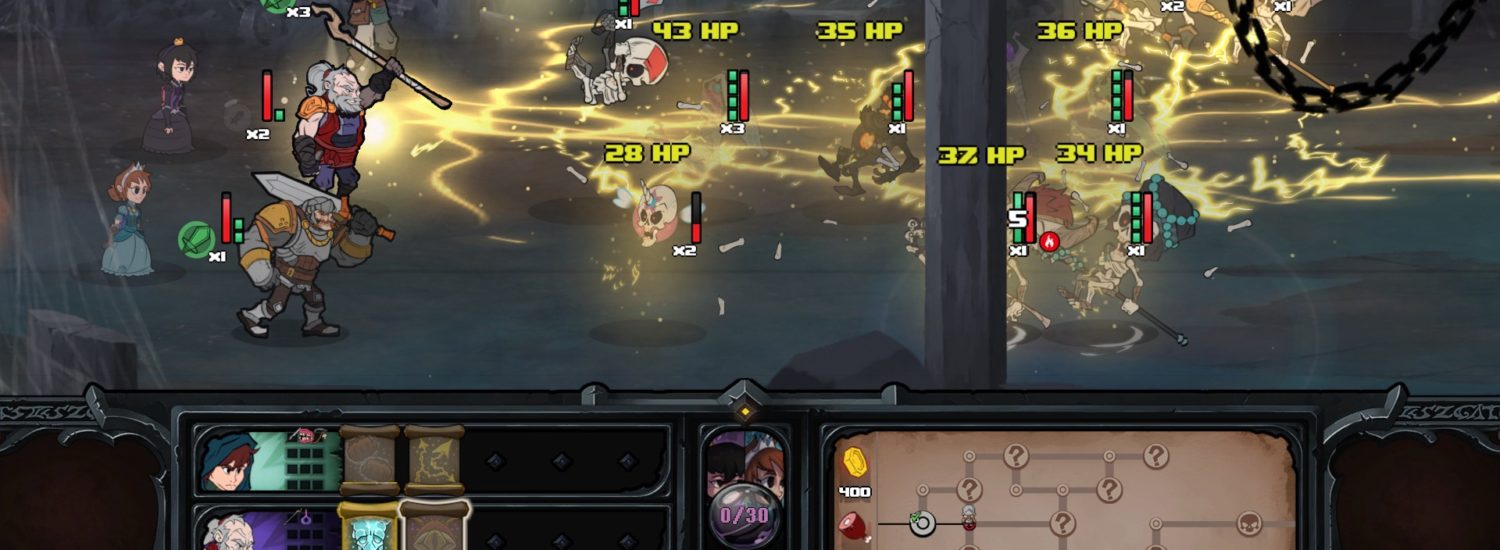
Task: Click the gold coin icon
Action: point(853,462)
